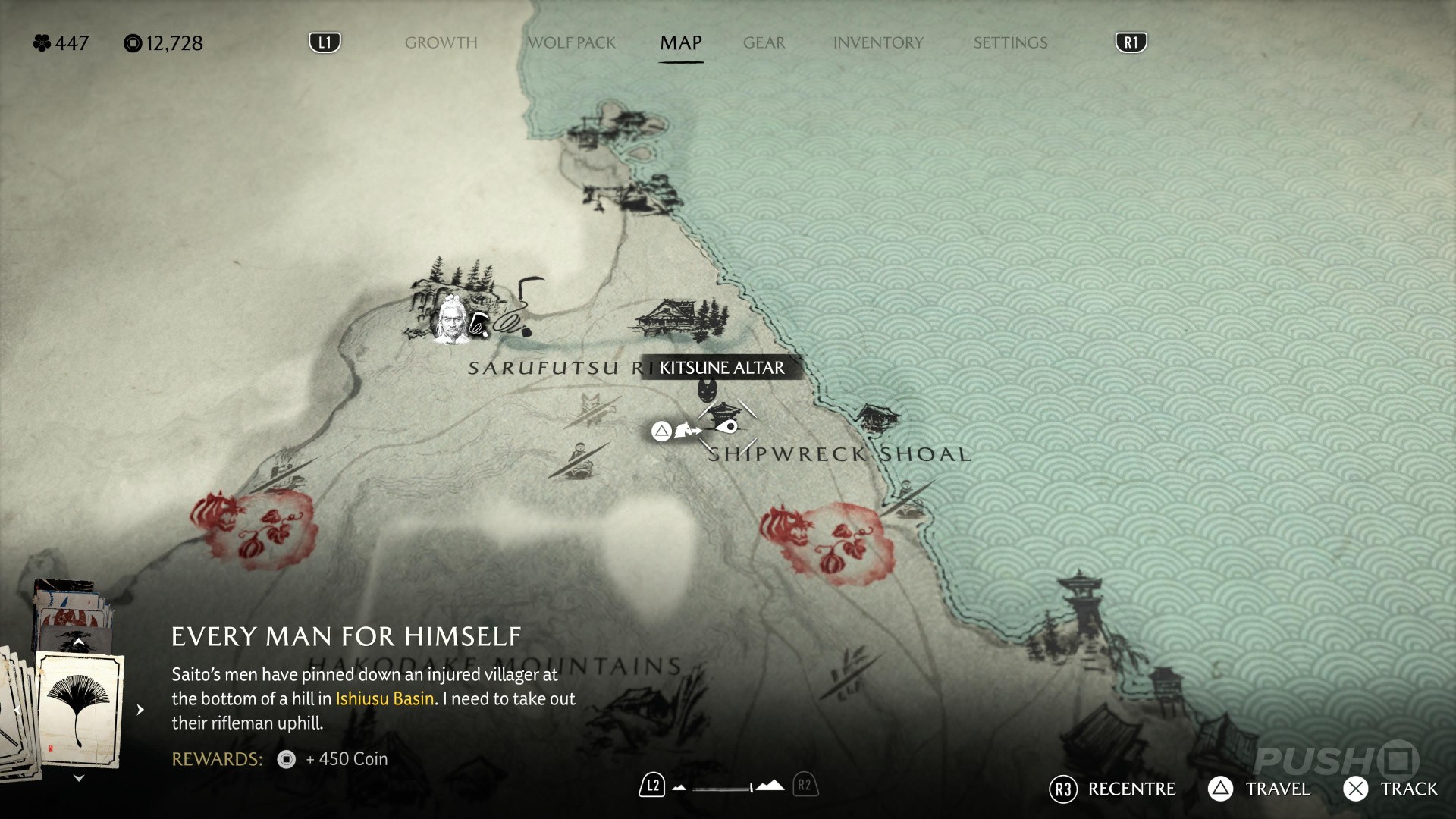Show previous card with left arrow
Viewport: 1456px width, 819px height.
tap(17, 710)
